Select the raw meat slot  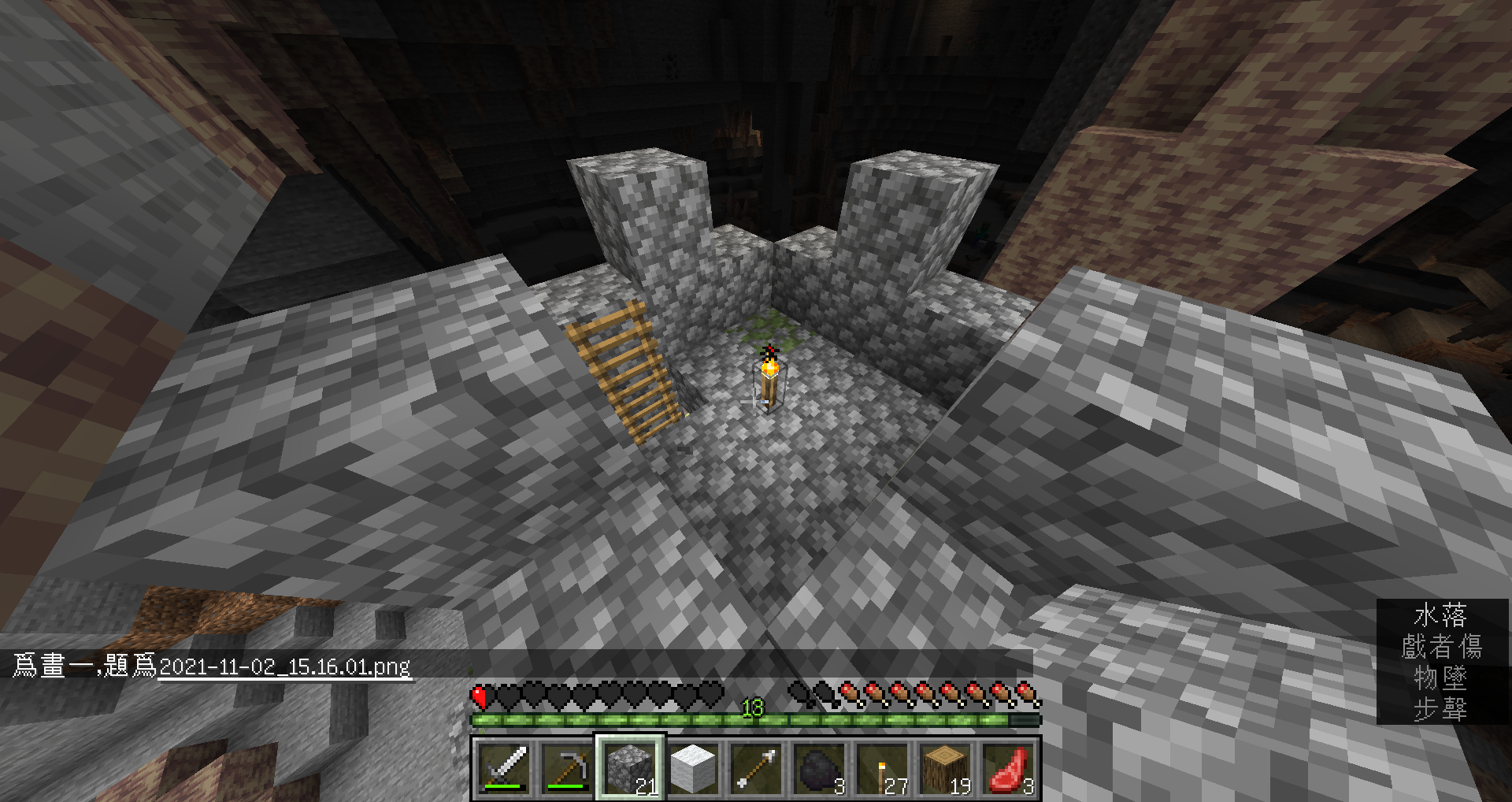[1009, 768]
